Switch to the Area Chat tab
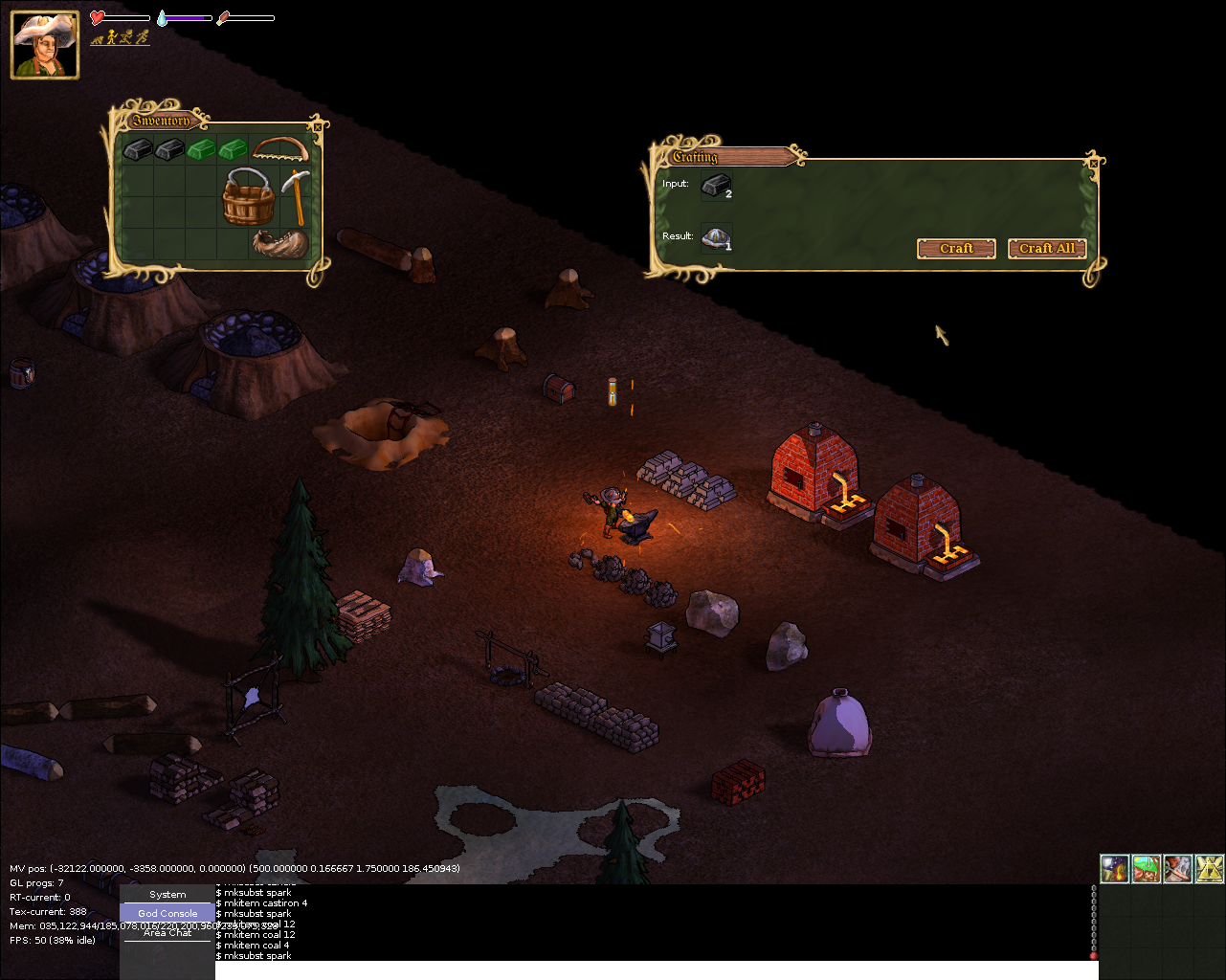 (x=167, y=933)
